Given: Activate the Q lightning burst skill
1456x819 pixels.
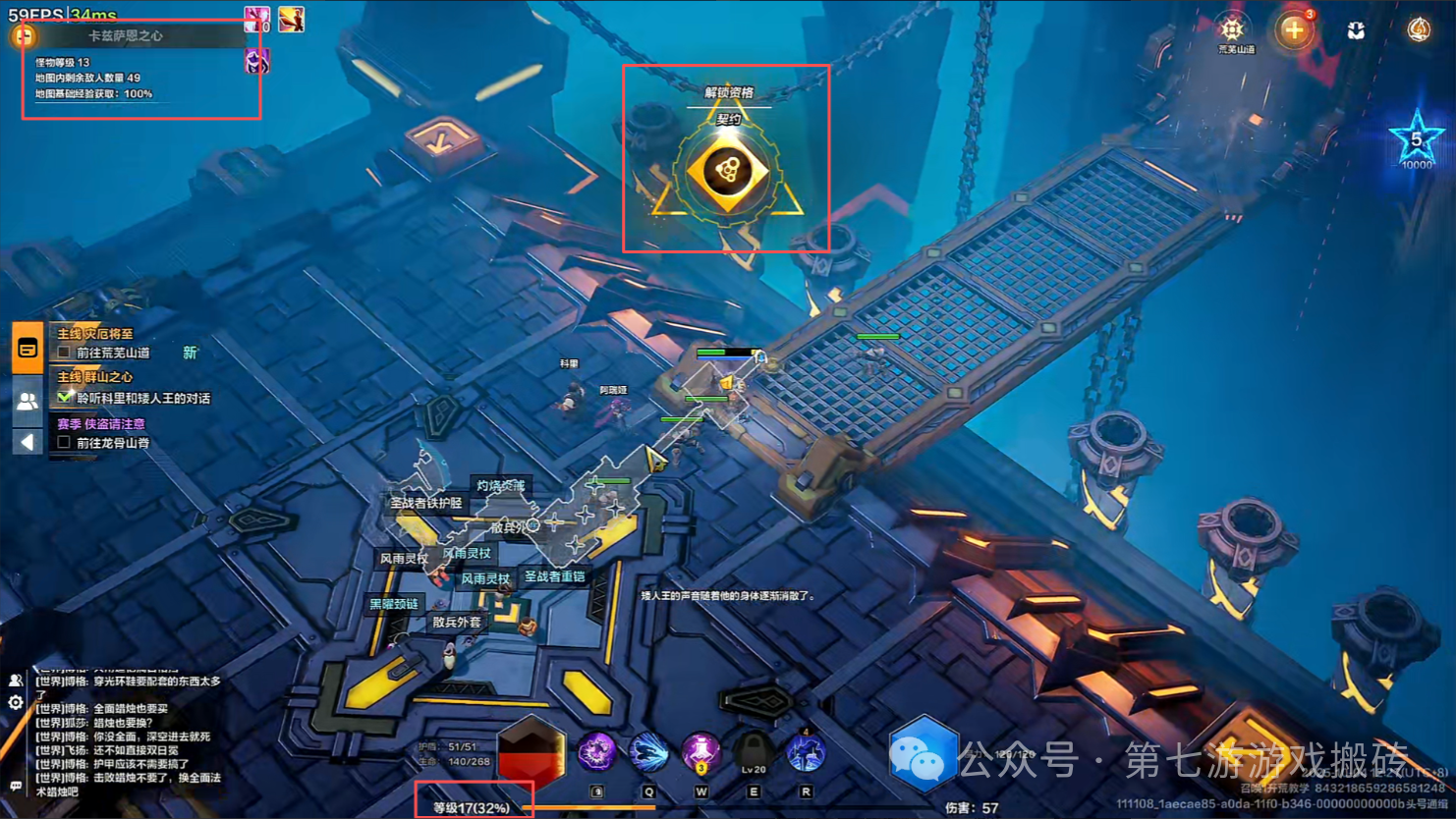Looking at the screenshot, I should coord(648,752).
